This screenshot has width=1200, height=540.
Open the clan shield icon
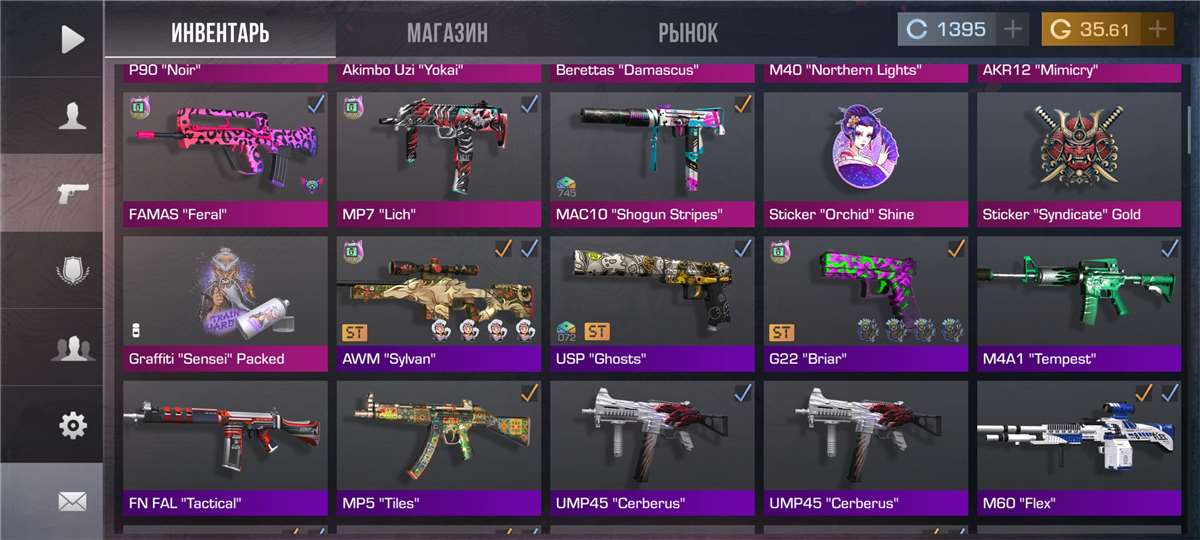pyautogui.click(x=72, y=271)
